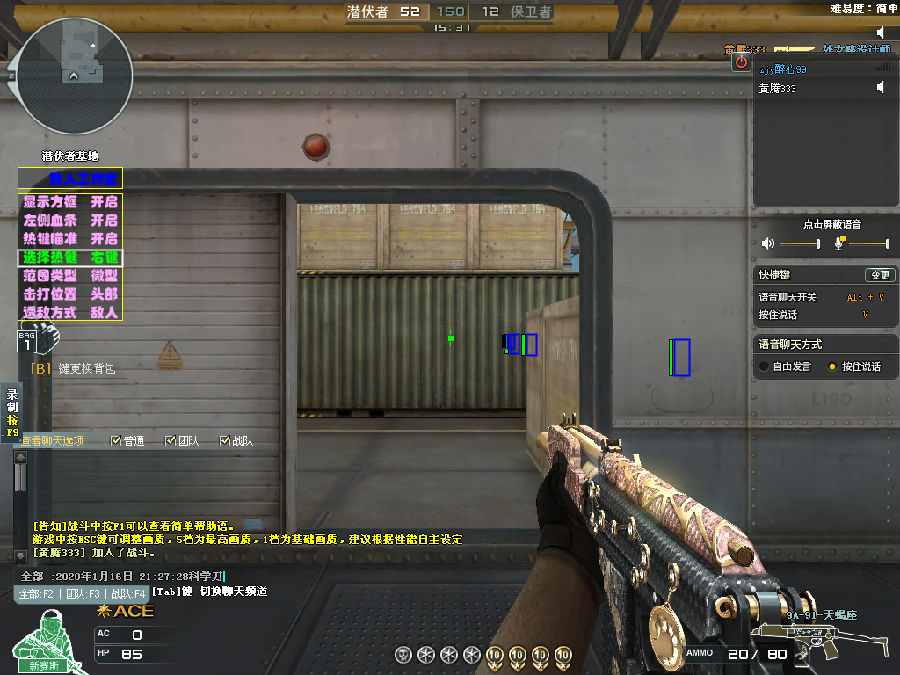Select the highlighted 选择热键 row
900x675 pixels.
point(70,257)
